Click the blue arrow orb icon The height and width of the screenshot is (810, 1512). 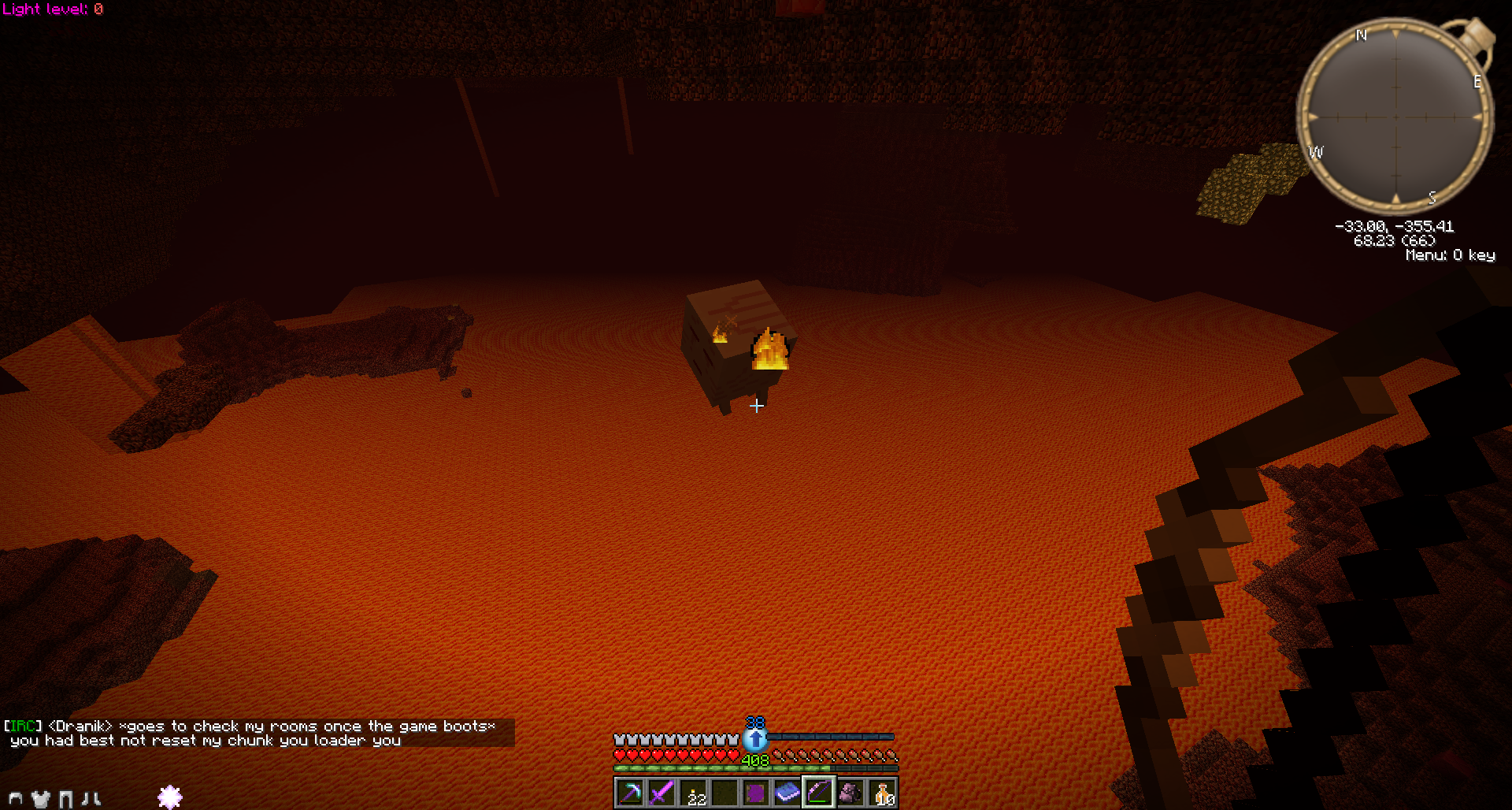[755, 739]
